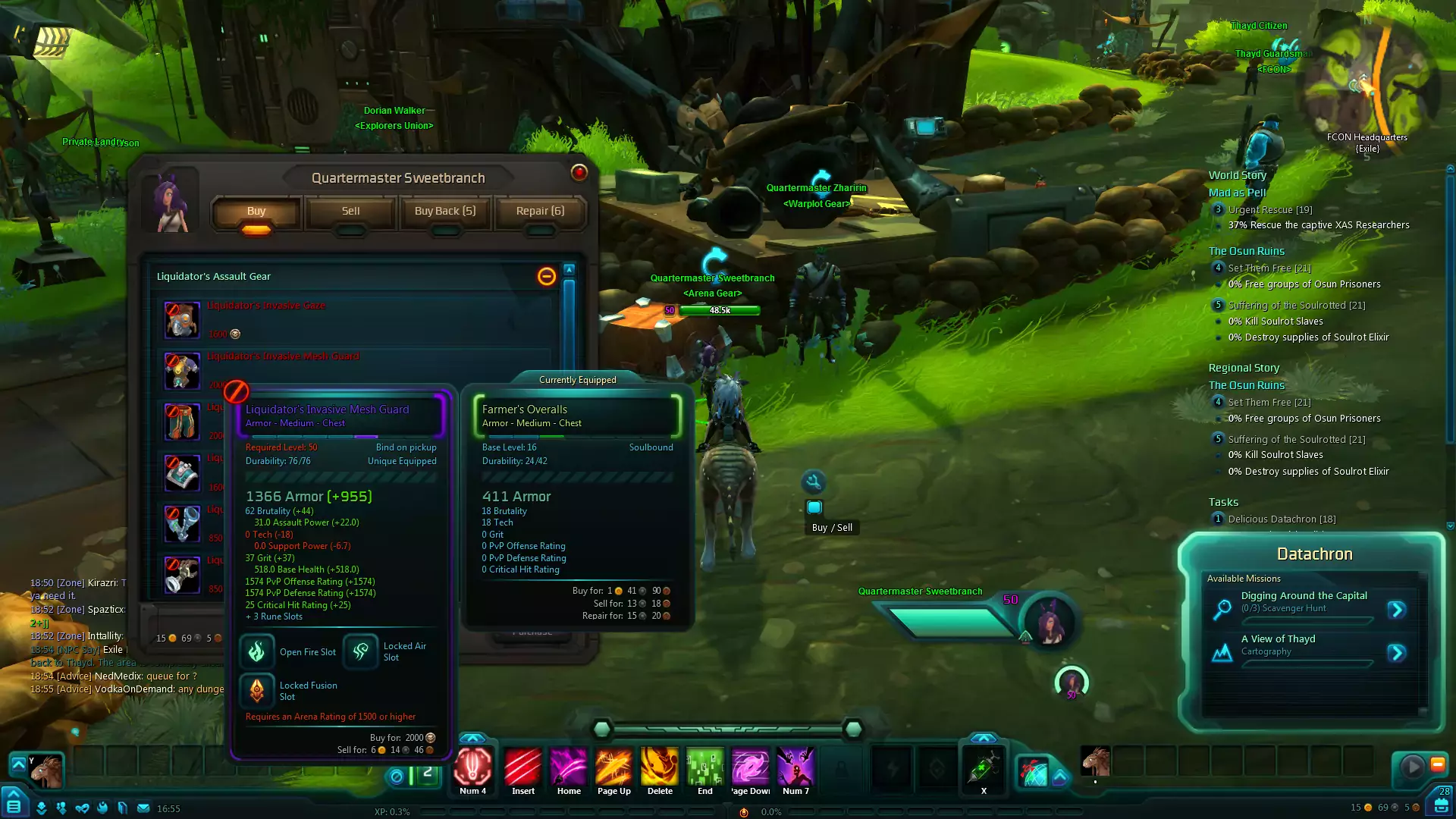The height and width of the screenshot is (819, 1456).
Task: Close the Quartermaster Sweetbranch vendor window
Action: tap(579, 173)
